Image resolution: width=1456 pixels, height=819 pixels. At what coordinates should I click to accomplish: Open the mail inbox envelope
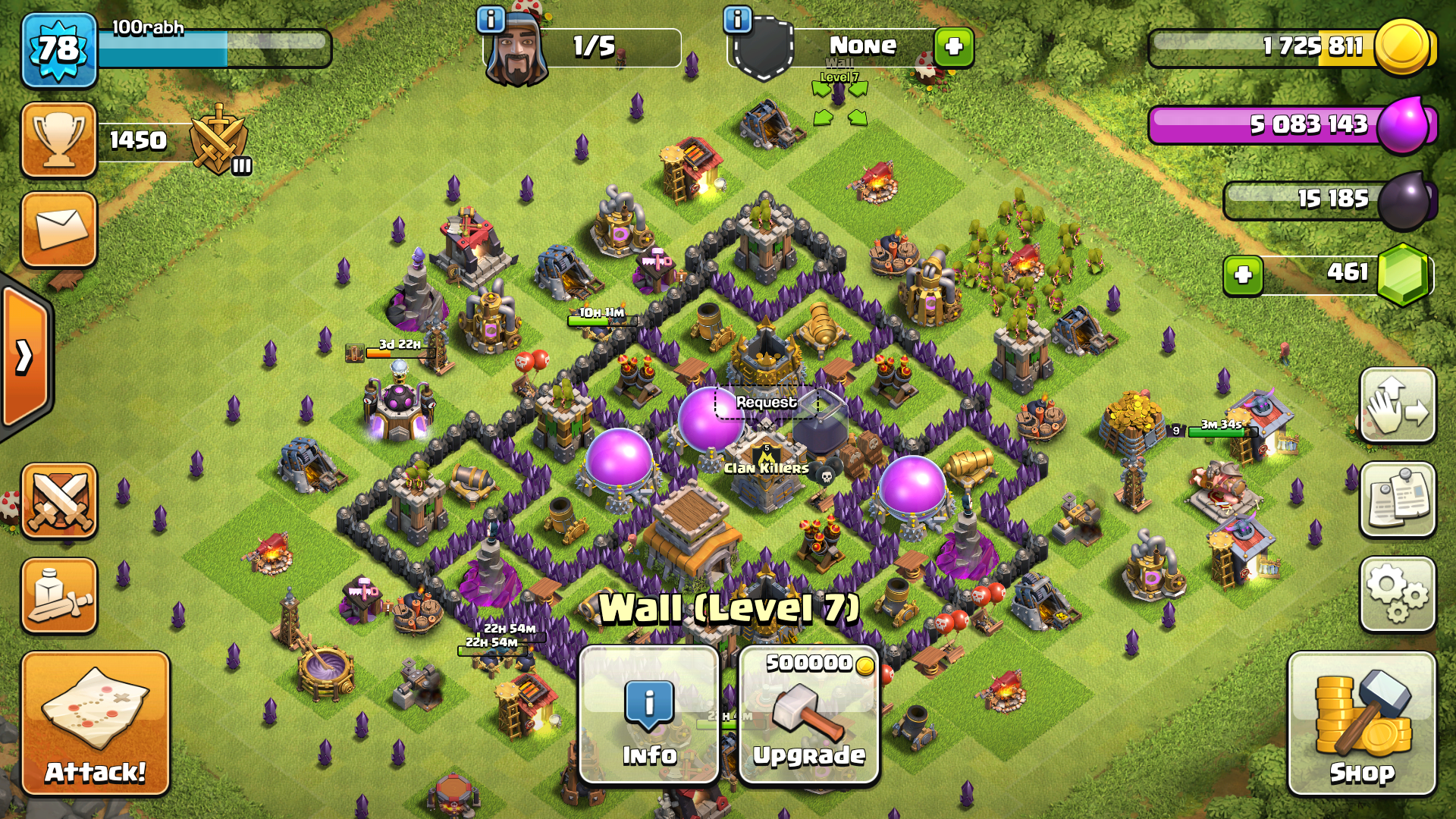[x=59, y=230]
